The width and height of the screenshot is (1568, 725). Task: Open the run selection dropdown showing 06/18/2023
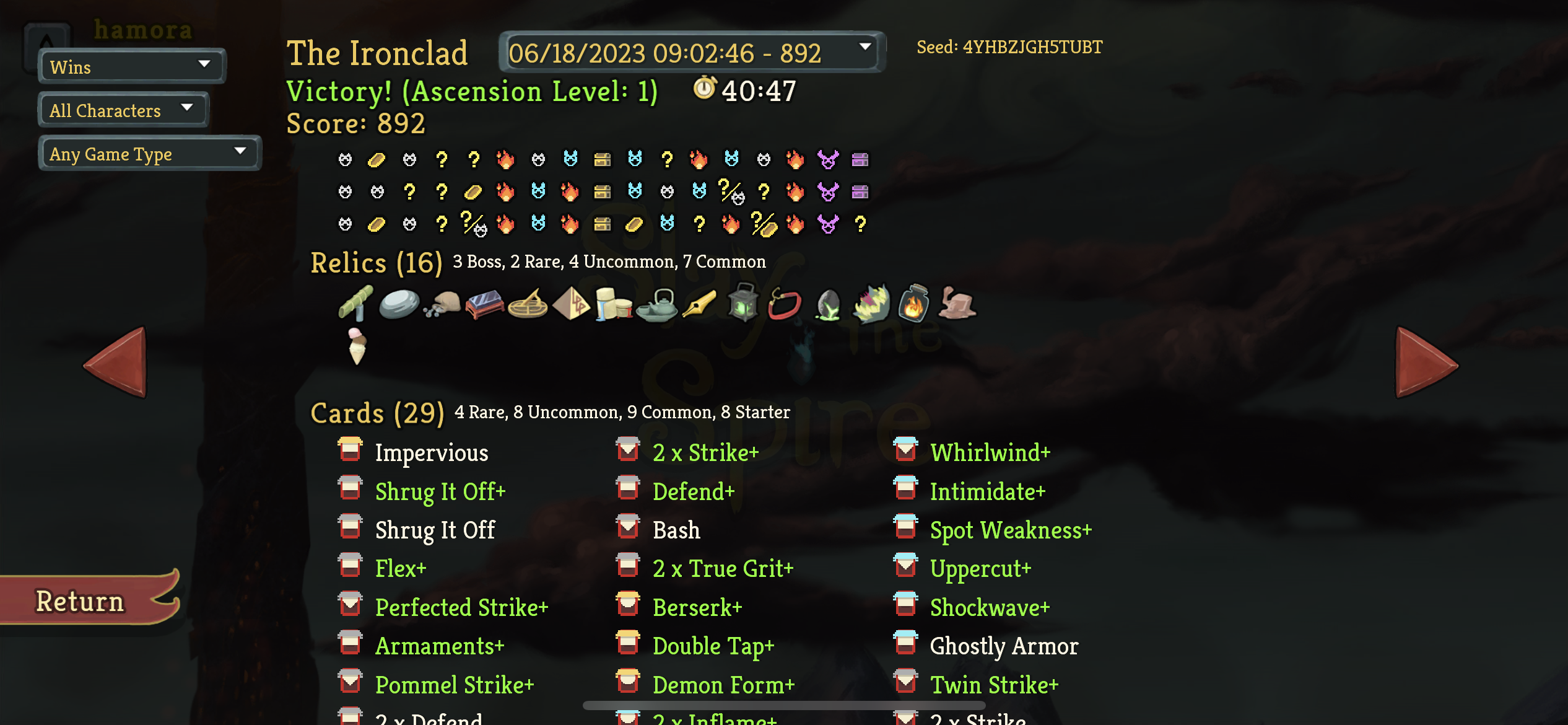(x=690, y=53)
